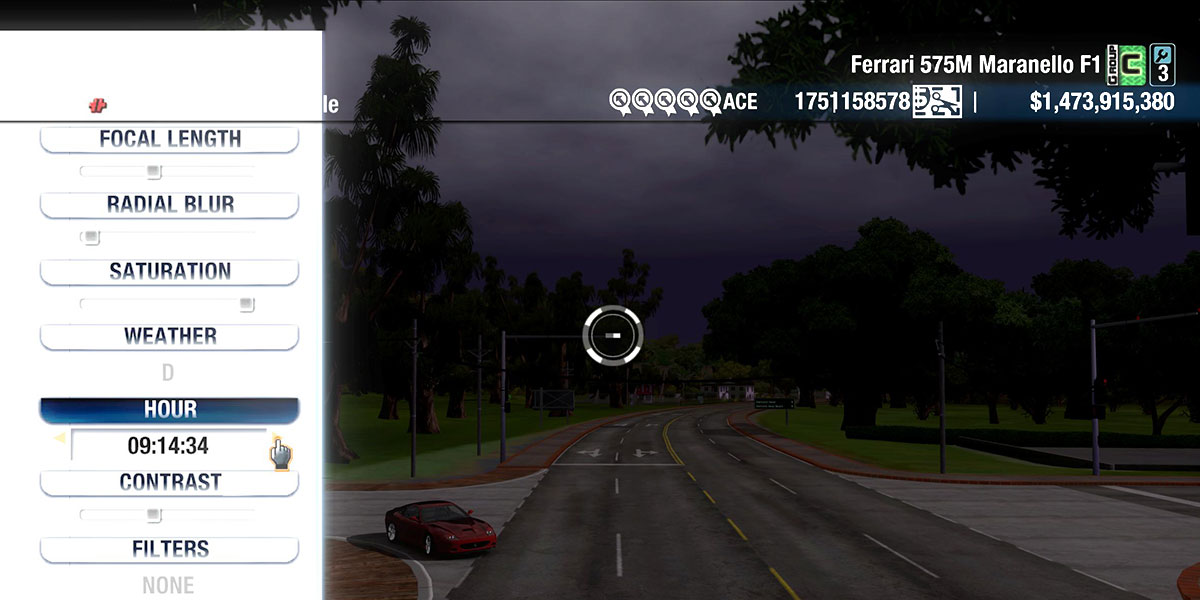The height and width of the screenshot is (600, 1200).
Task: Choose the Weather option
Action: [x=169, y=336]
